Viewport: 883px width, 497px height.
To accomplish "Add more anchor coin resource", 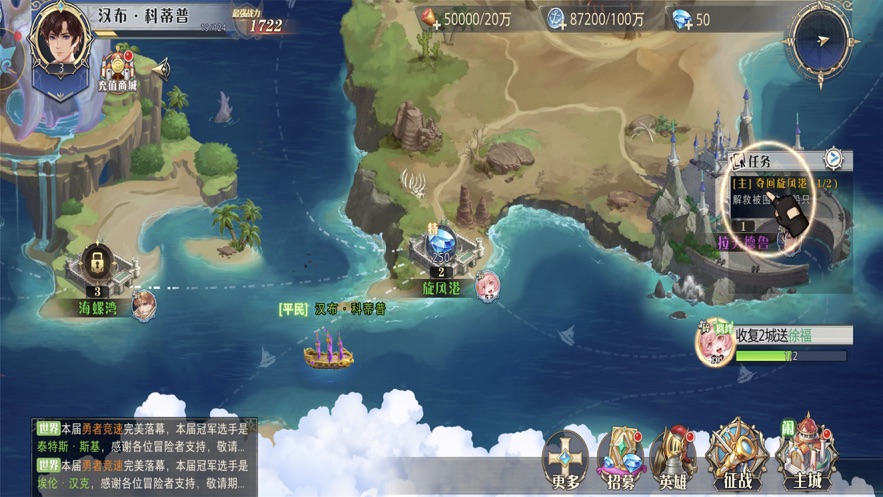I will 556,19.
